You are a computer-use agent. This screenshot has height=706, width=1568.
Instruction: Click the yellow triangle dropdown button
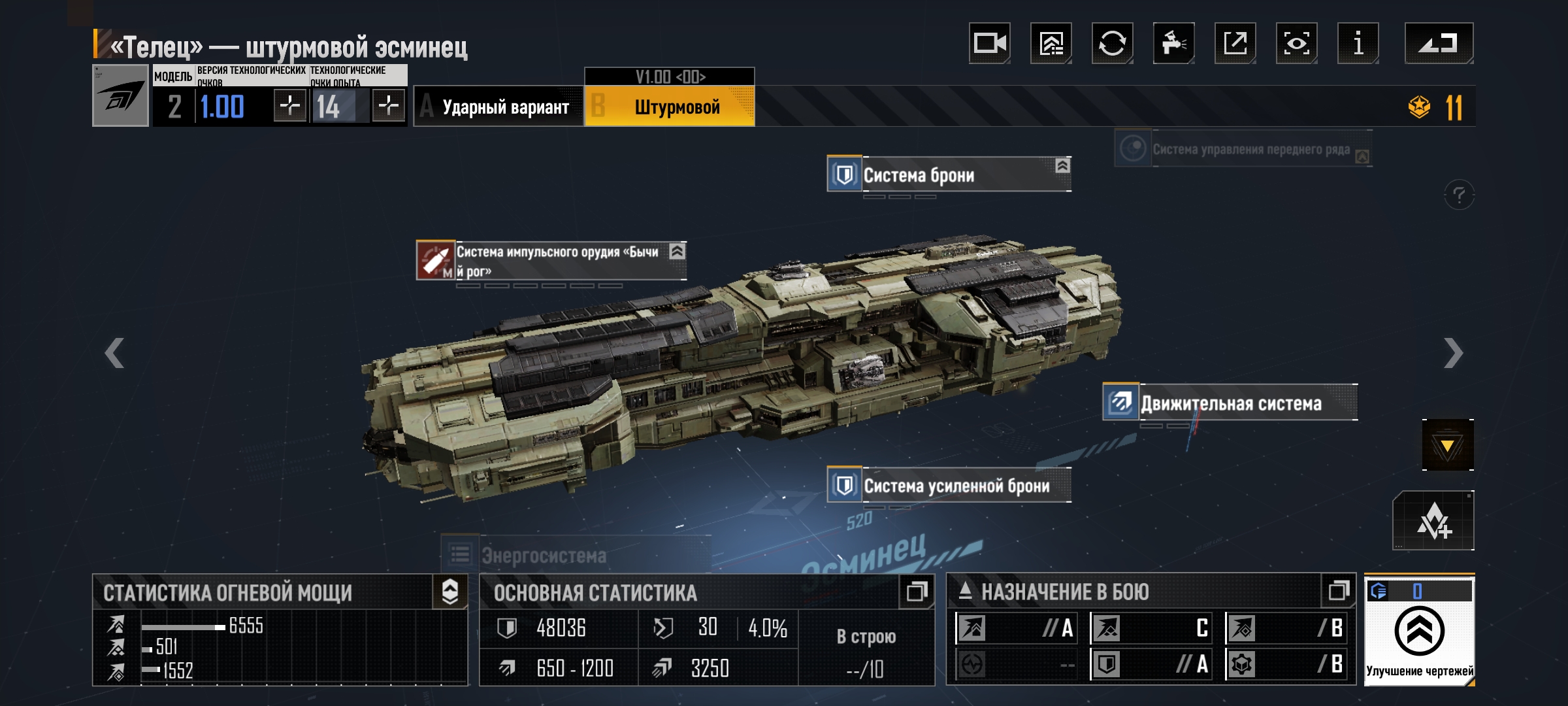pyautogui.click(x=1447, y=445)
